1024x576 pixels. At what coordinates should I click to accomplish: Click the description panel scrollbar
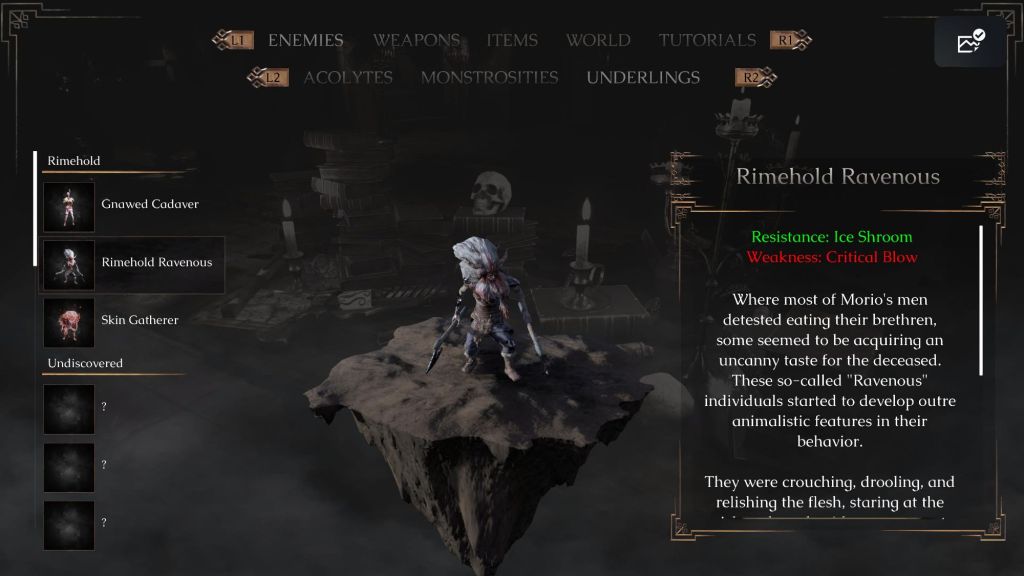coord(981,300)
